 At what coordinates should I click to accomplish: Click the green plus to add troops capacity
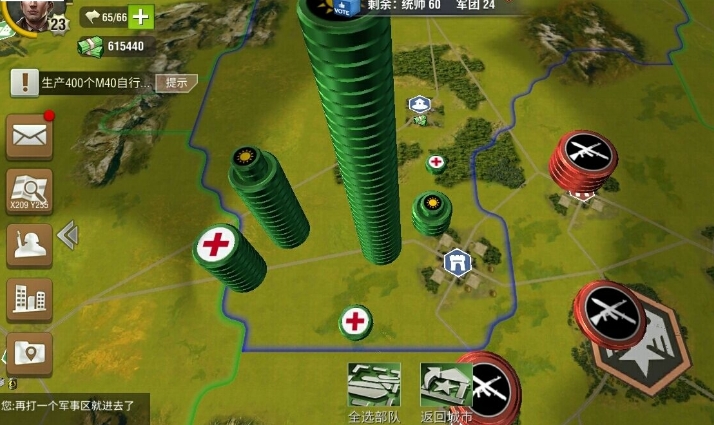pos(141,17)
